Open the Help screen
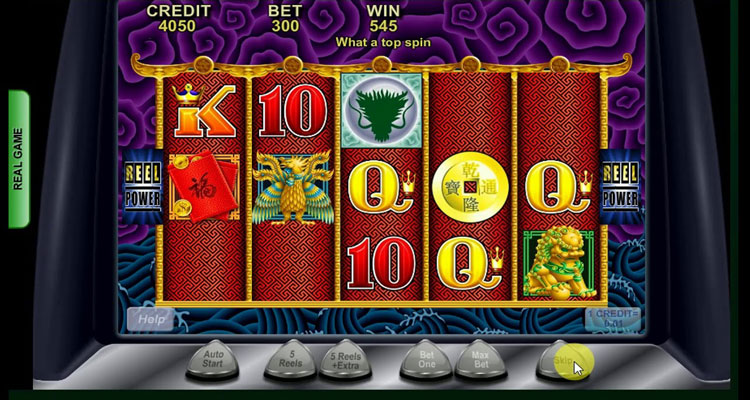Viewport: 750px width, 400px height. pyautogui.click(x=150, y=319)
